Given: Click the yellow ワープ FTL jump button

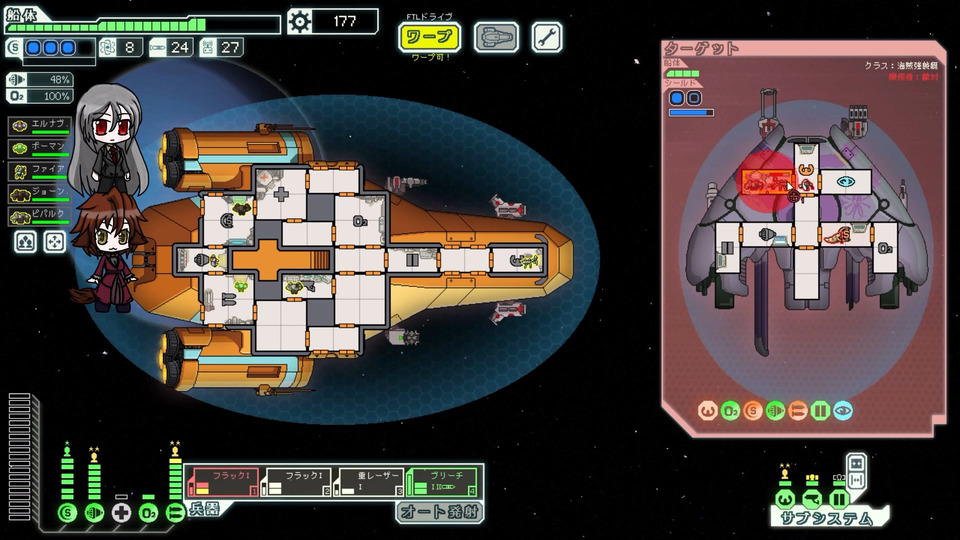Looking at the screenshot, I should tap(430, 38).
